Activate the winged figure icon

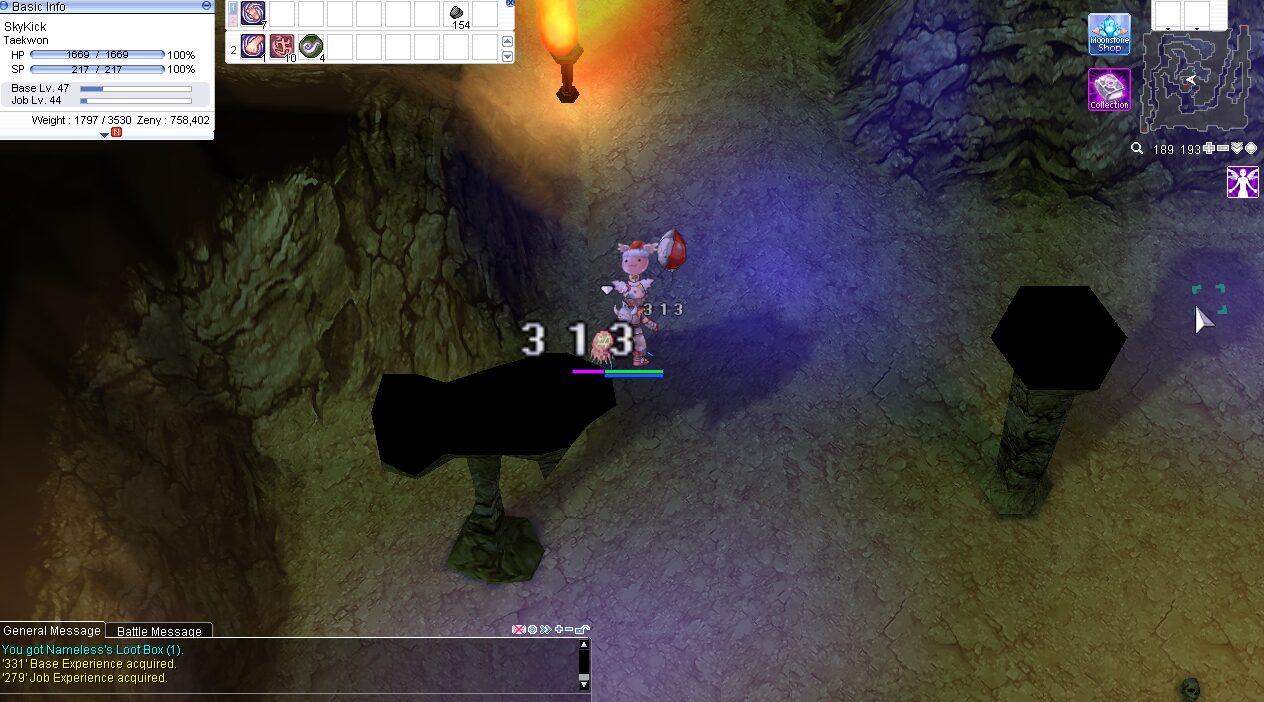pyautogui.click(x=1243, y=182)
